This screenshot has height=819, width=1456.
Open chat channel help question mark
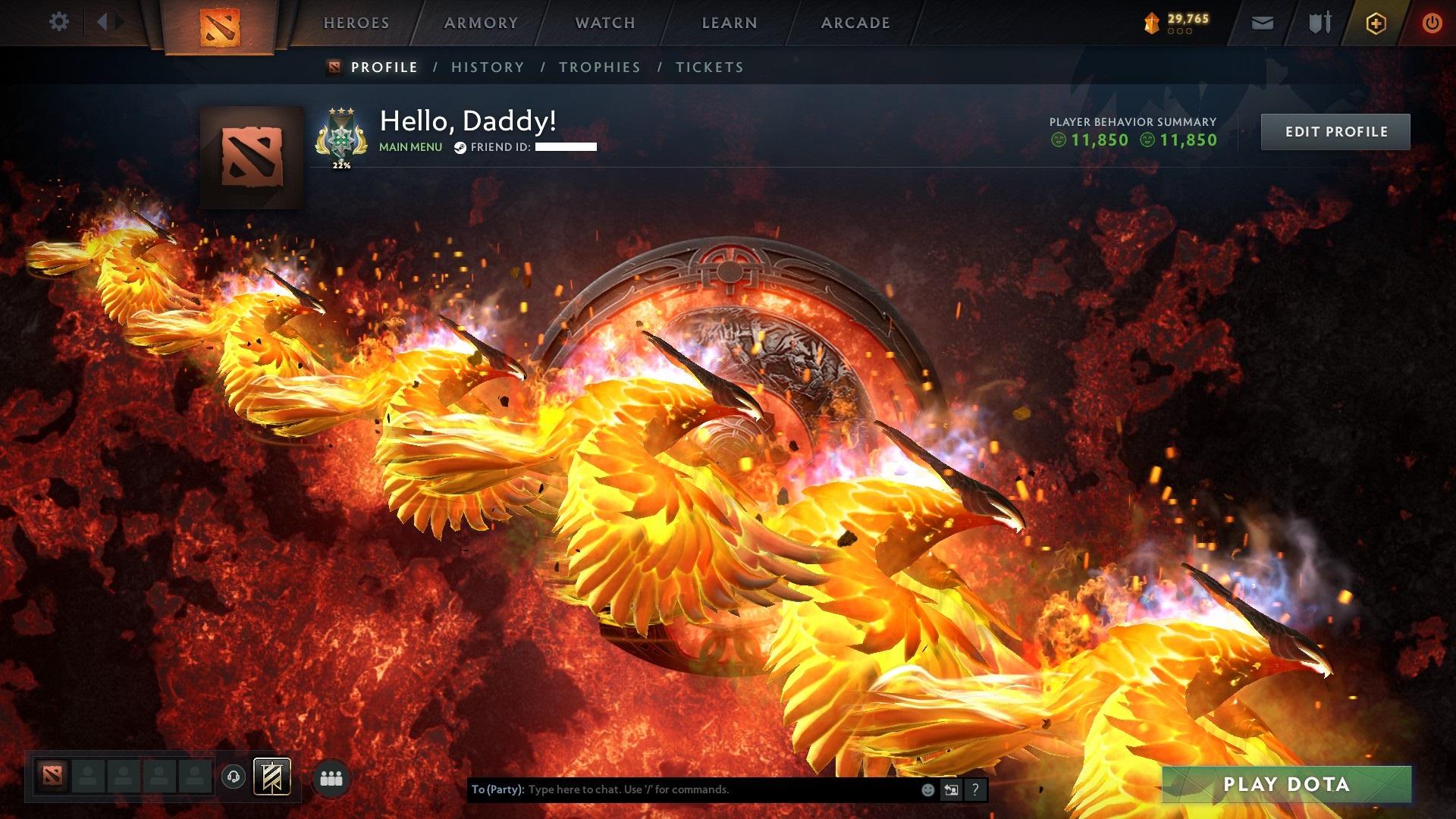click(975, 789)
